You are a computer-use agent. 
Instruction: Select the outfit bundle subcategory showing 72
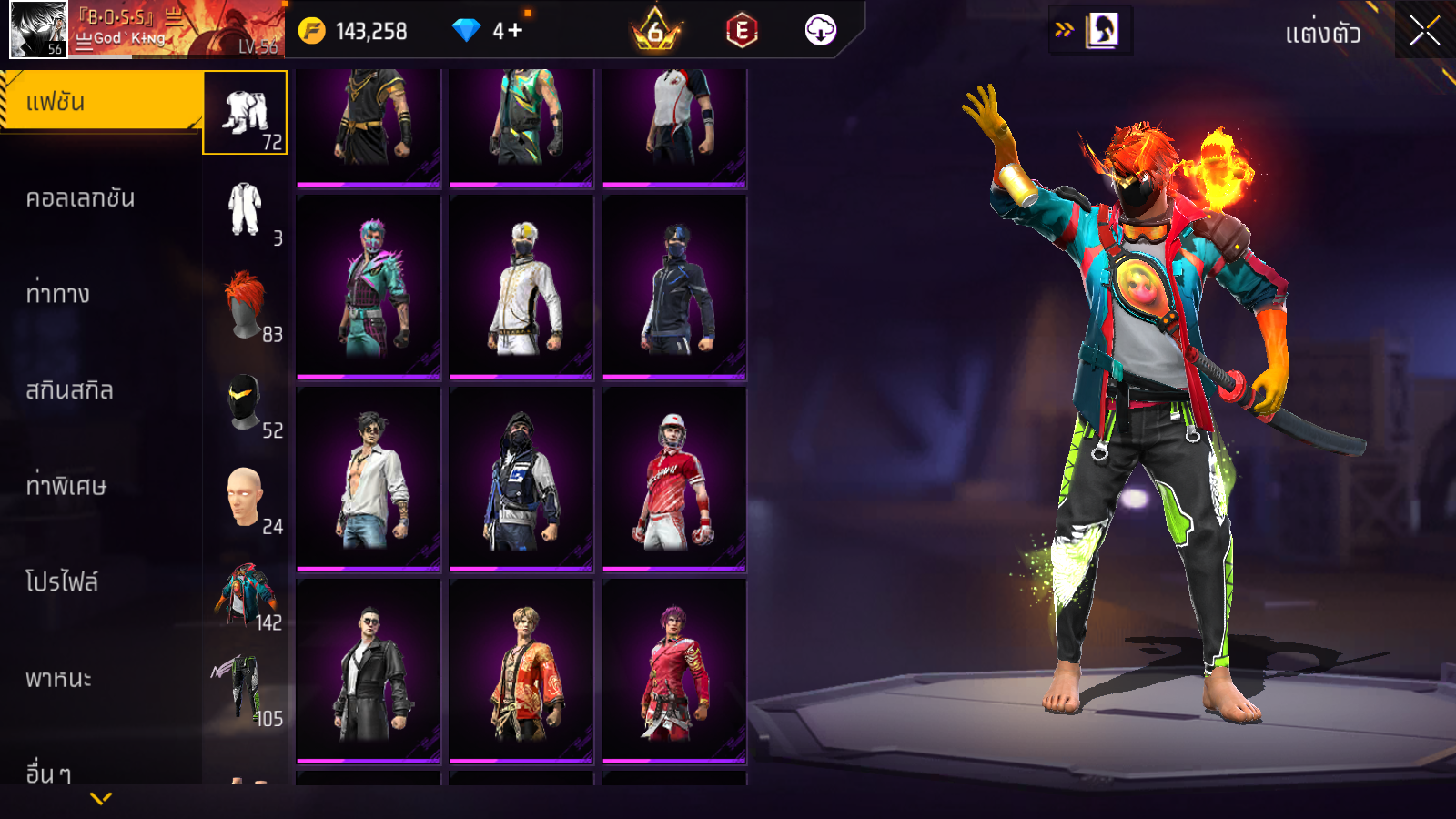point(245,113)
